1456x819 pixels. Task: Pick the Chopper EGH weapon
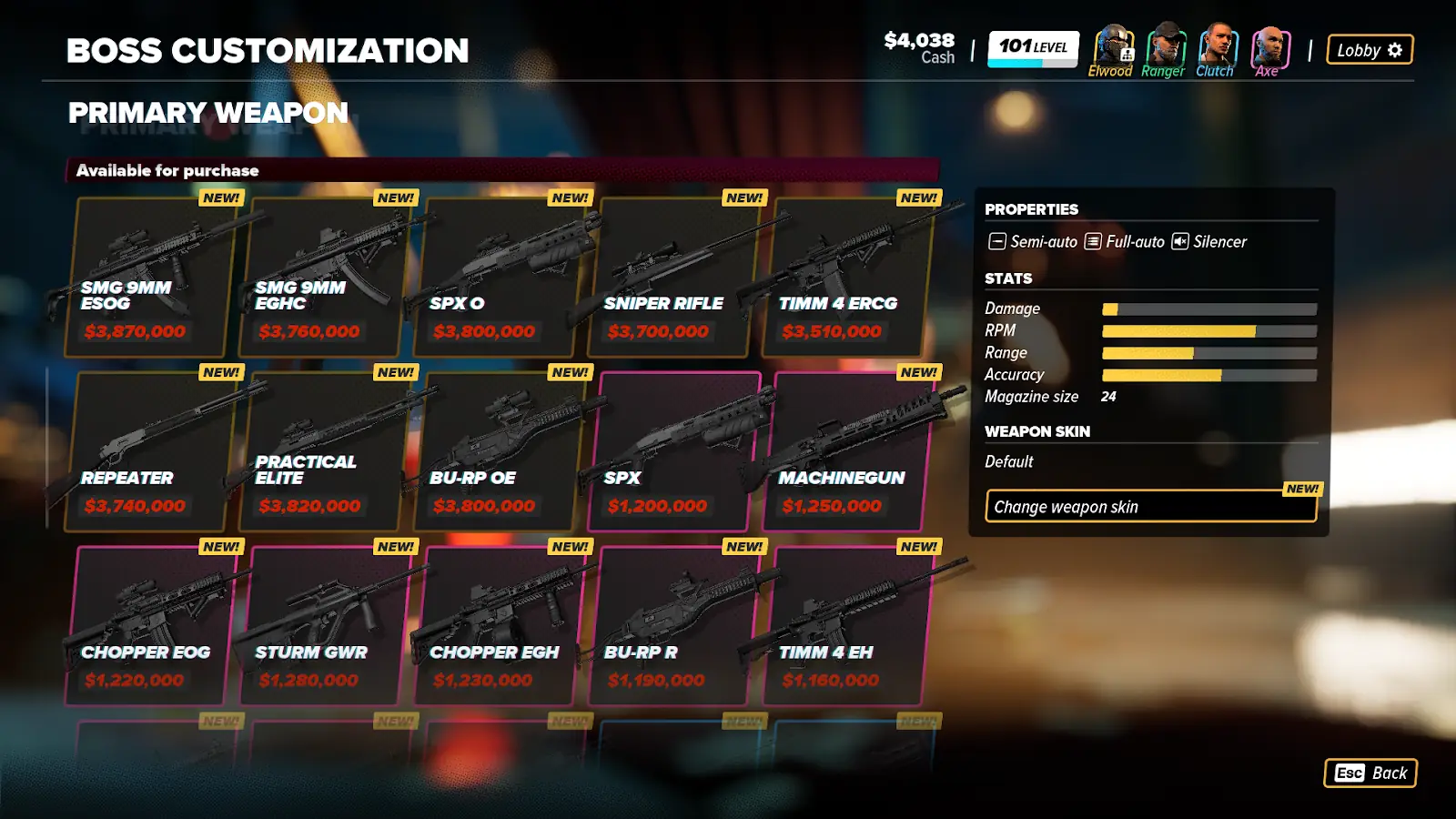click(497, 627)
